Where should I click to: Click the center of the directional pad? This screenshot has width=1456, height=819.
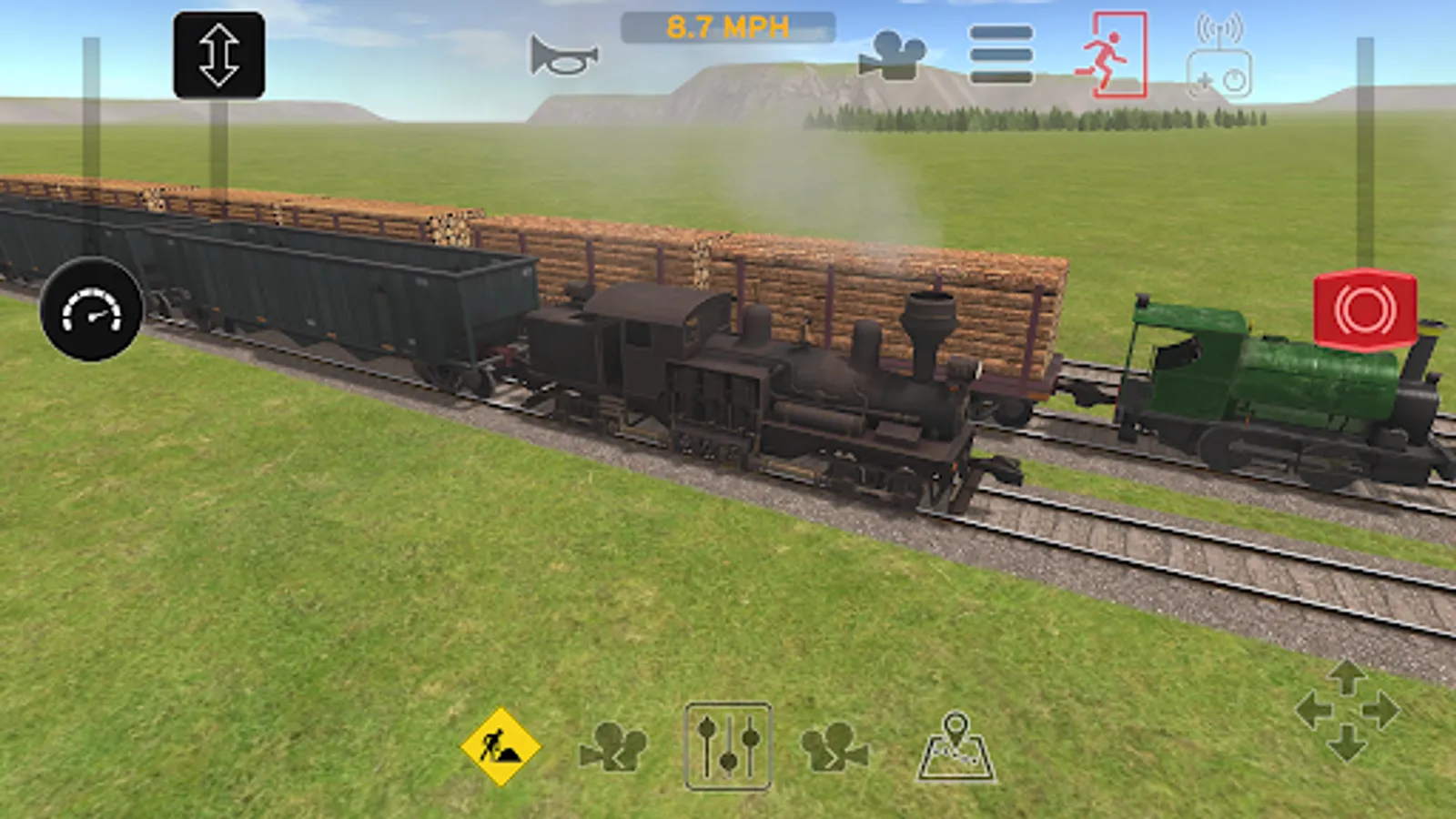(1347, 710)
